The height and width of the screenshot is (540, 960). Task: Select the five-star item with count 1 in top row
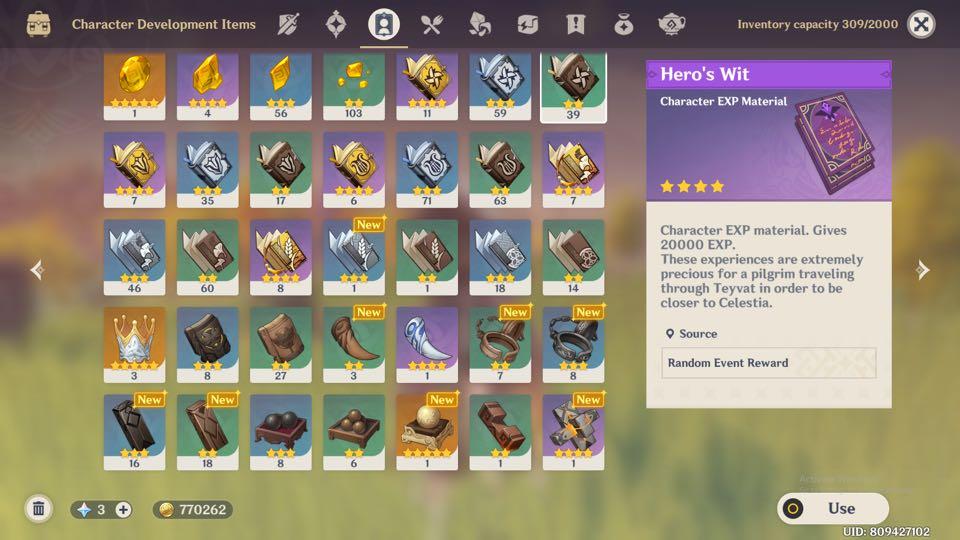[135, 85]
